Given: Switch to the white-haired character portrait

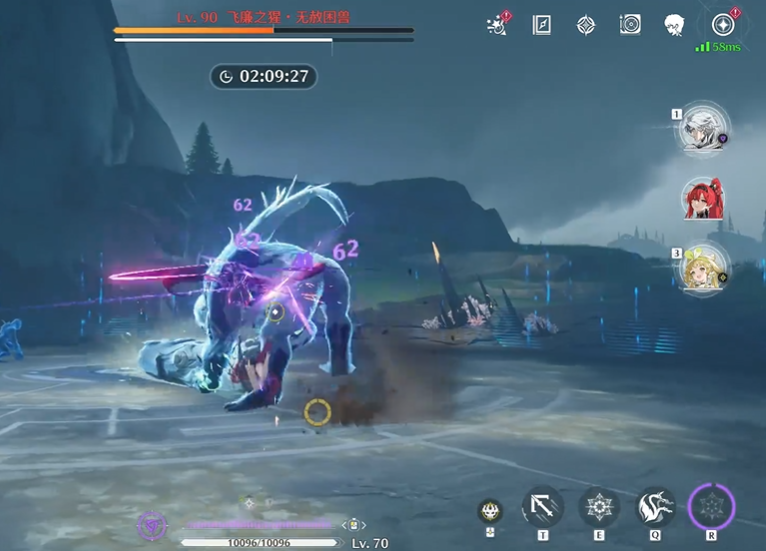Looking at the screenshot, I should [704, 128].
